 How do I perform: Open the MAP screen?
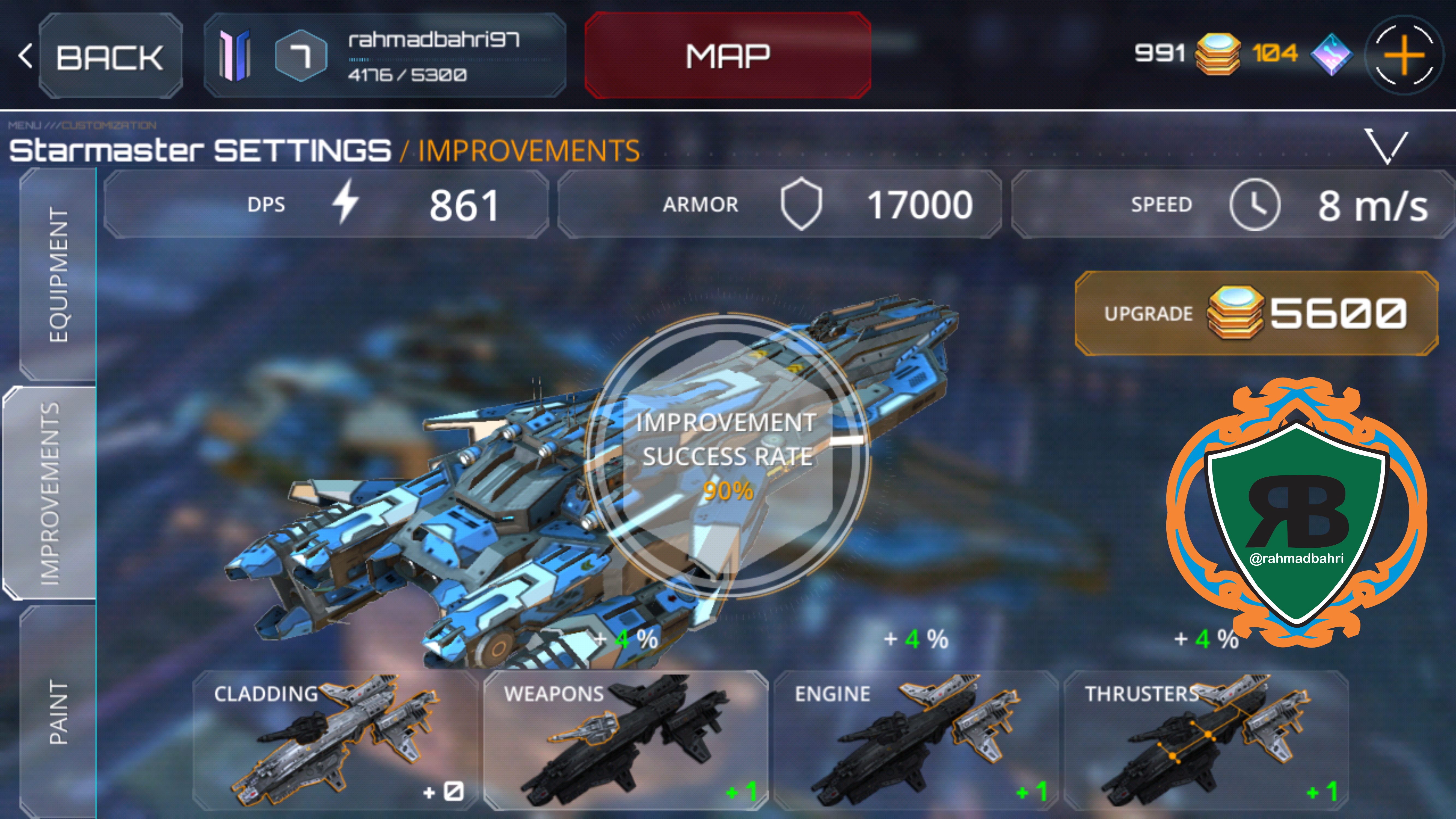[727, 56]
